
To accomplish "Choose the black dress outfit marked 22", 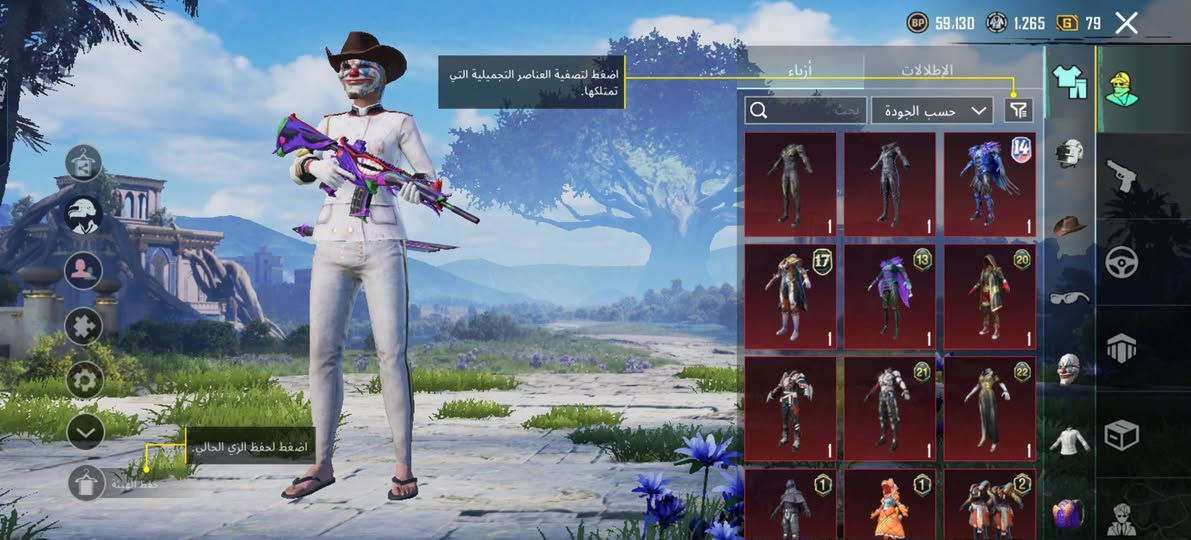I will click(990, 408).
